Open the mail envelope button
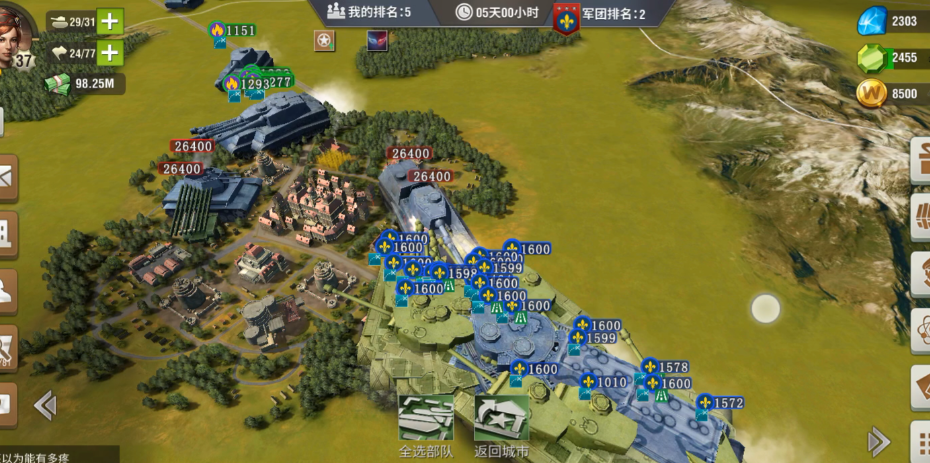The height and width of the screenshot is (463, 930). [6, 176]
